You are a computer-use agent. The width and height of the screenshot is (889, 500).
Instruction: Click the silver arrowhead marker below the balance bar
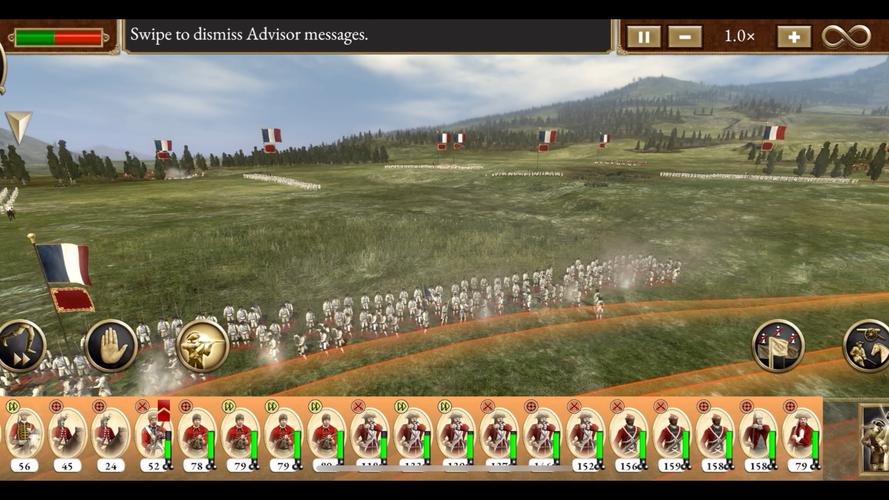[18, 126]
